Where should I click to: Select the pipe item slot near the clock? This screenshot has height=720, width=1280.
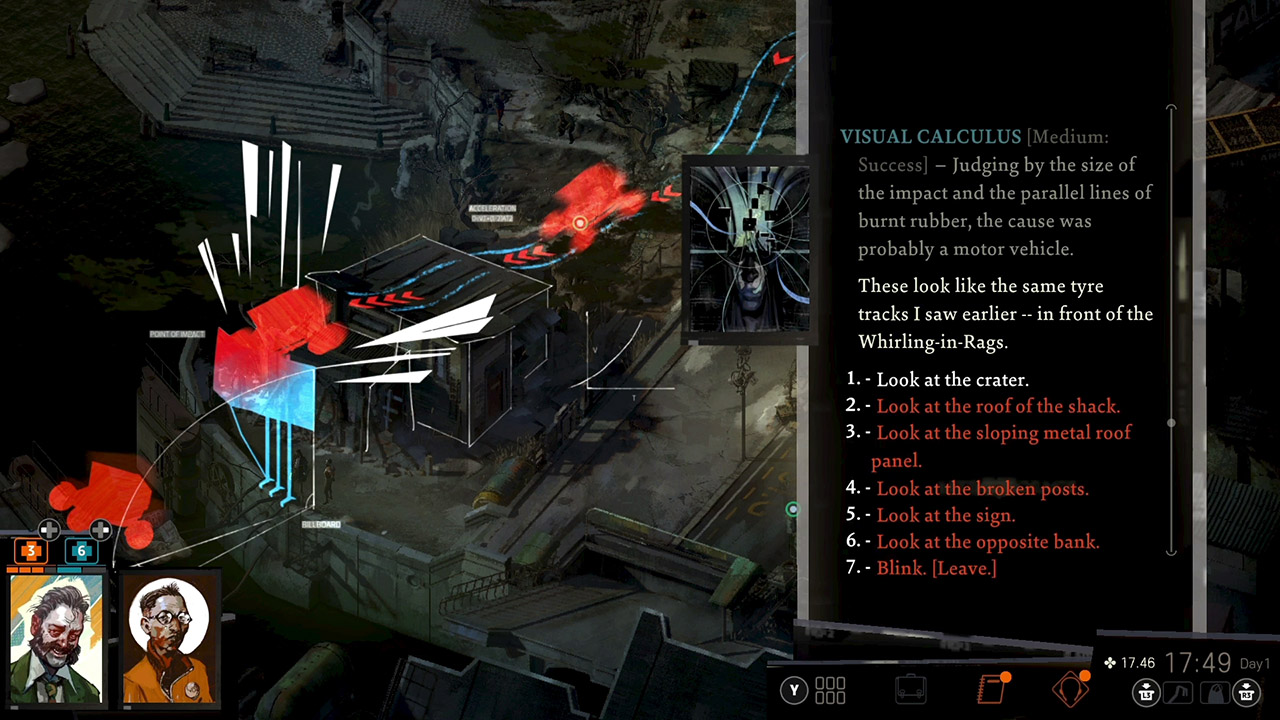1178,692
